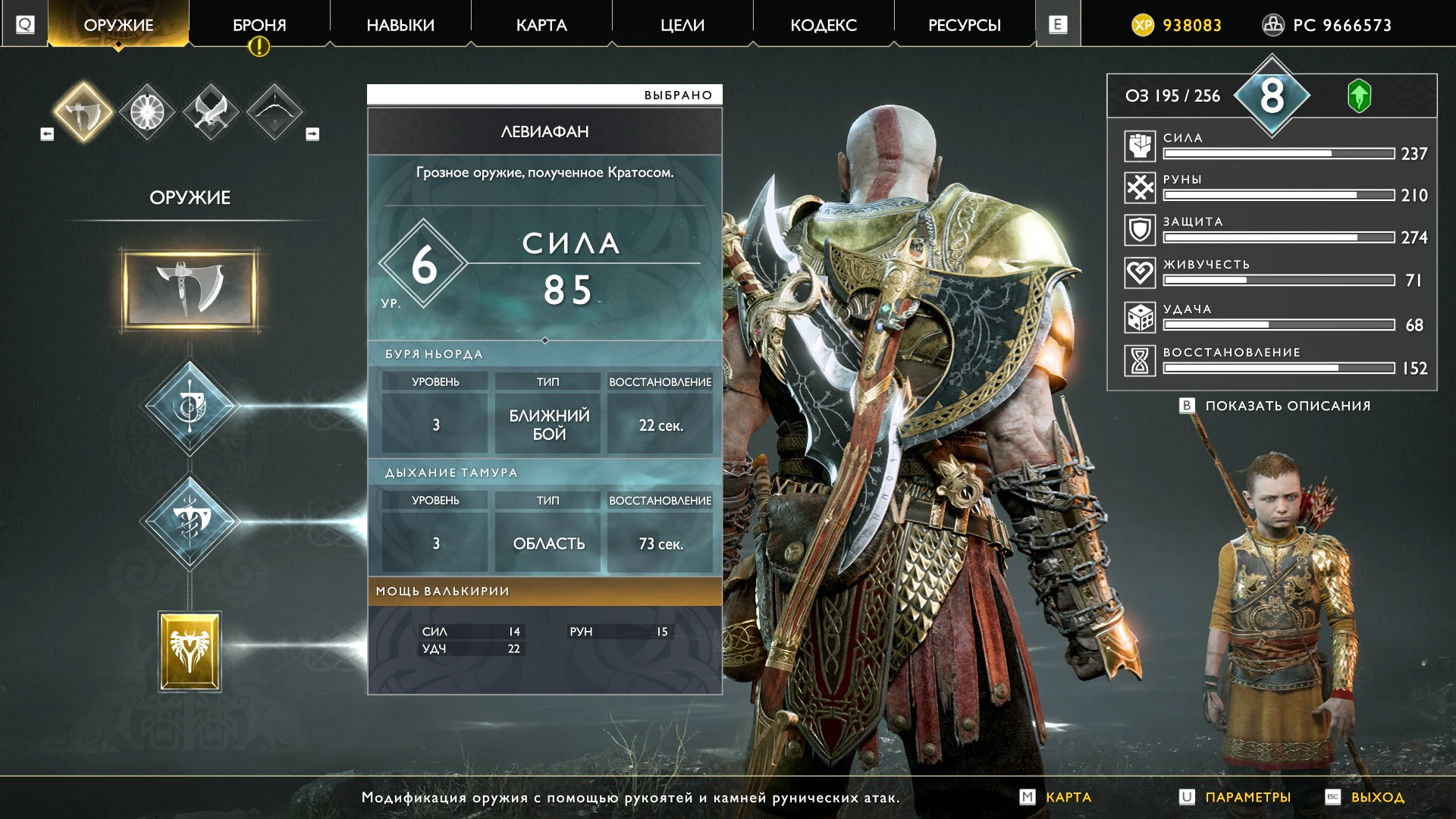Switch to the НАВЫКИ tab
Viewport: 1456px width, 819px height.
400,24
